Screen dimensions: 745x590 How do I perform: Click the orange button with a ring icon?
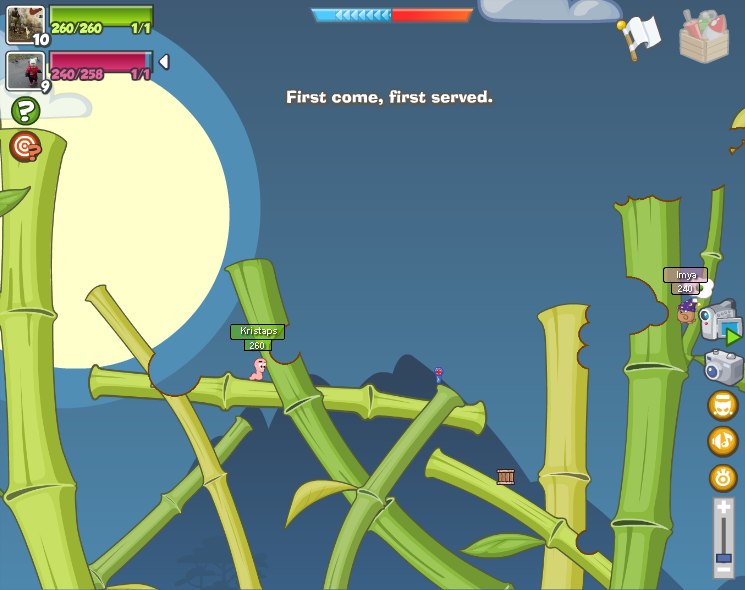pos(723,477)
